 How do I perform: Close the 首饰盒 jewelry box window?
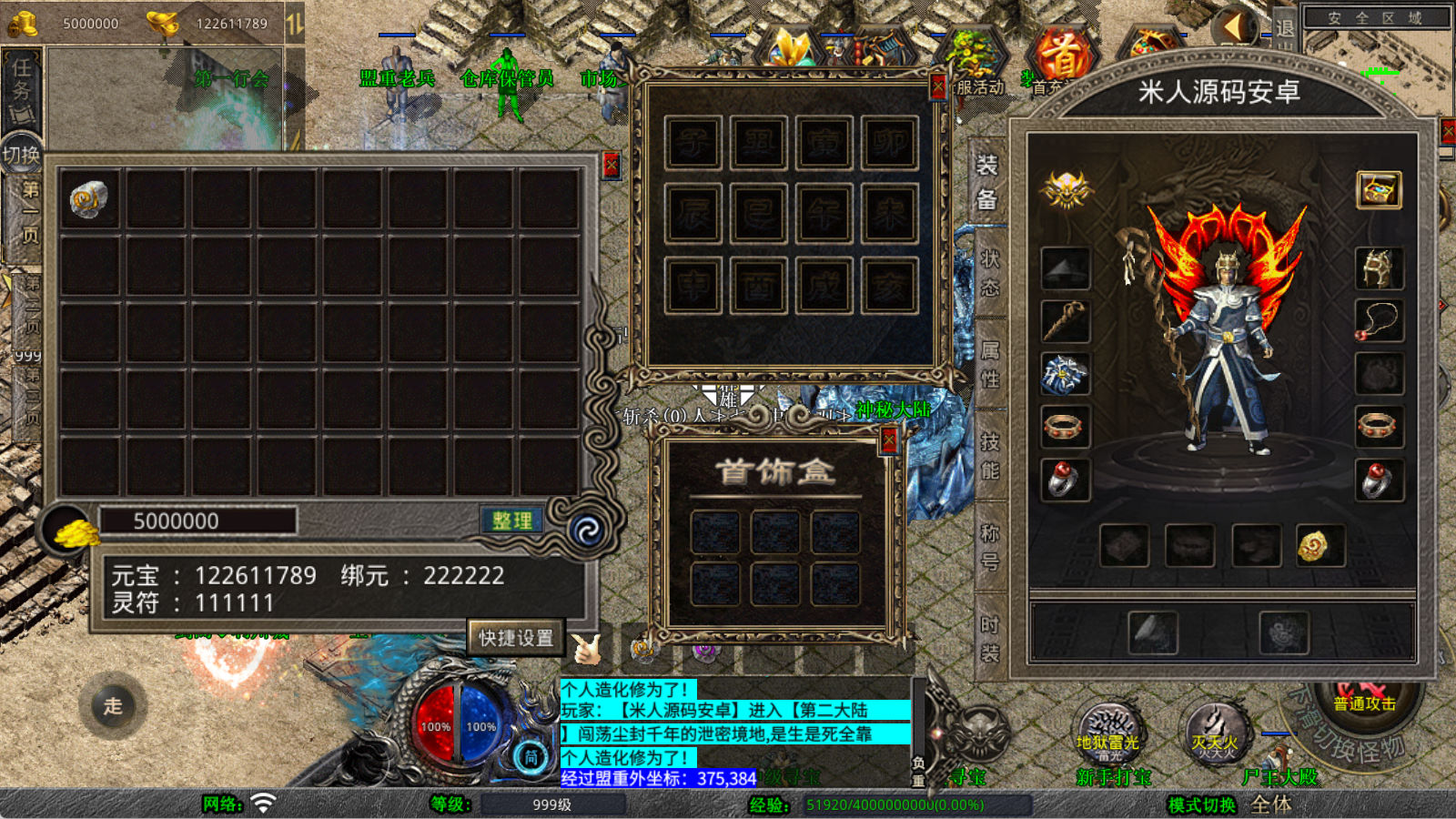coord(889,441)
